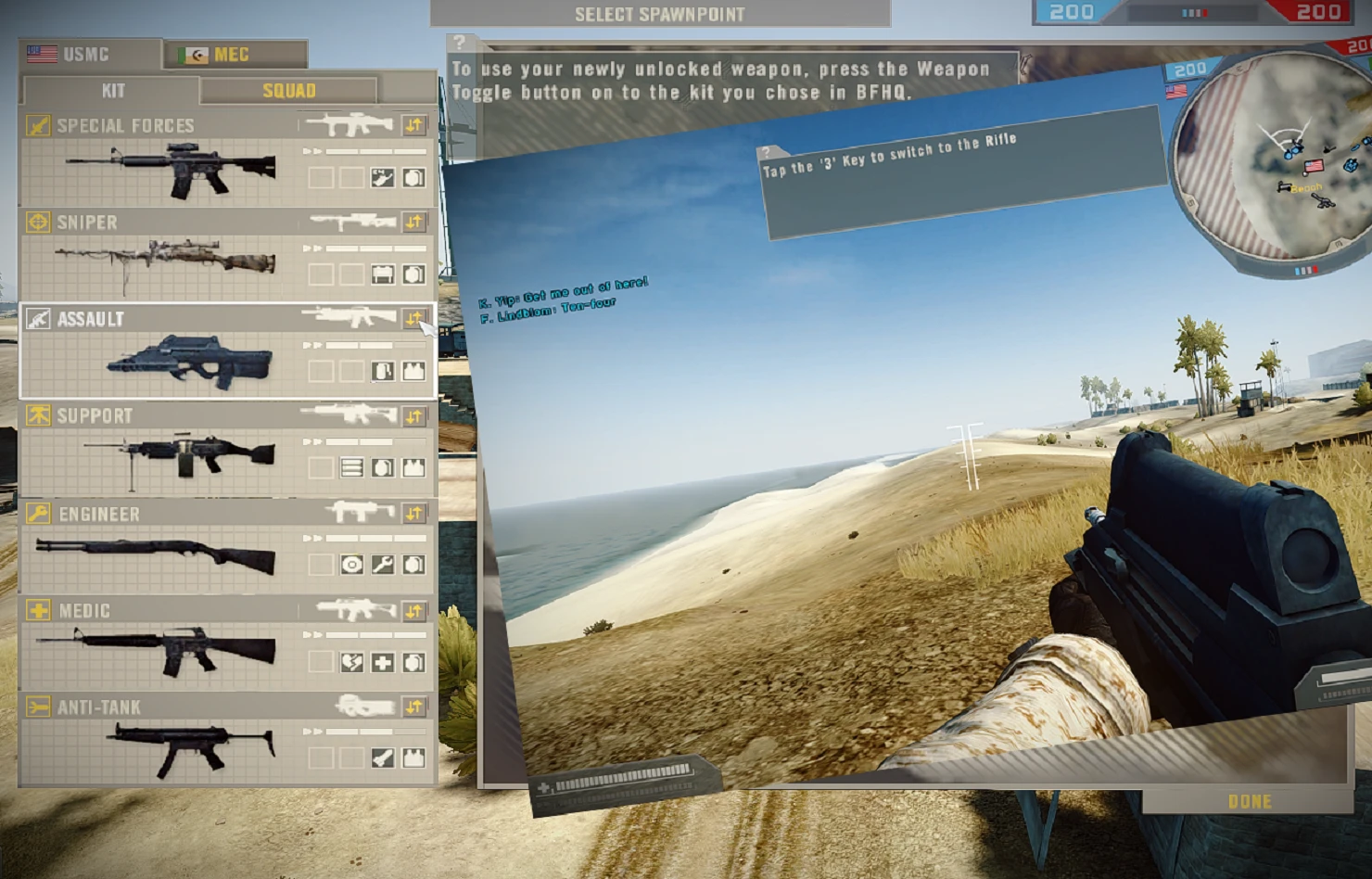The image size is (1372, 879).
Task: Select the C4 explosives icon in Special Forces kit
Action: pos(382,178)
